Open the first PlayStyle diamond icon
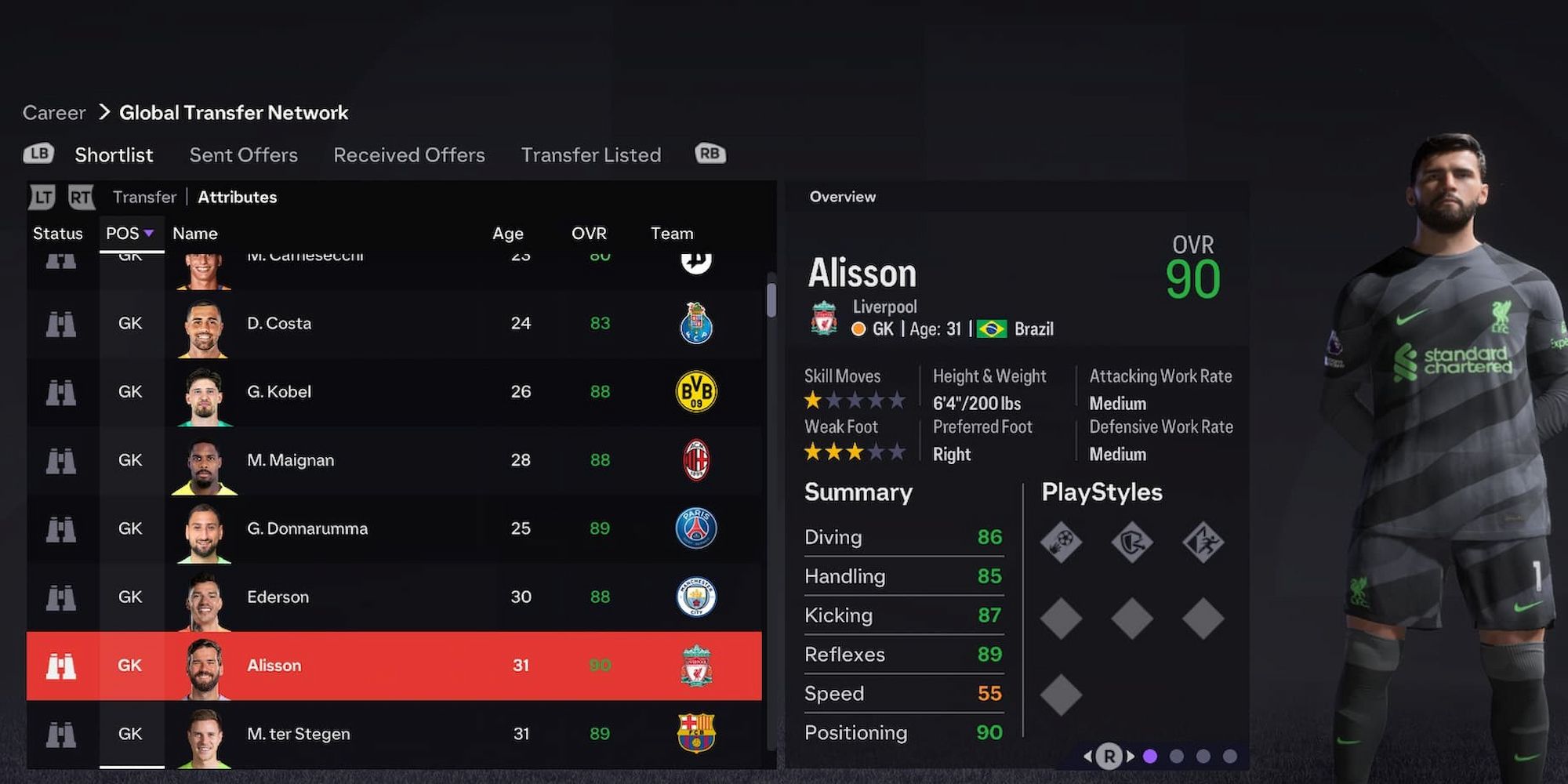Viewport: 1568px width, 784px height. coord(1062,541)
